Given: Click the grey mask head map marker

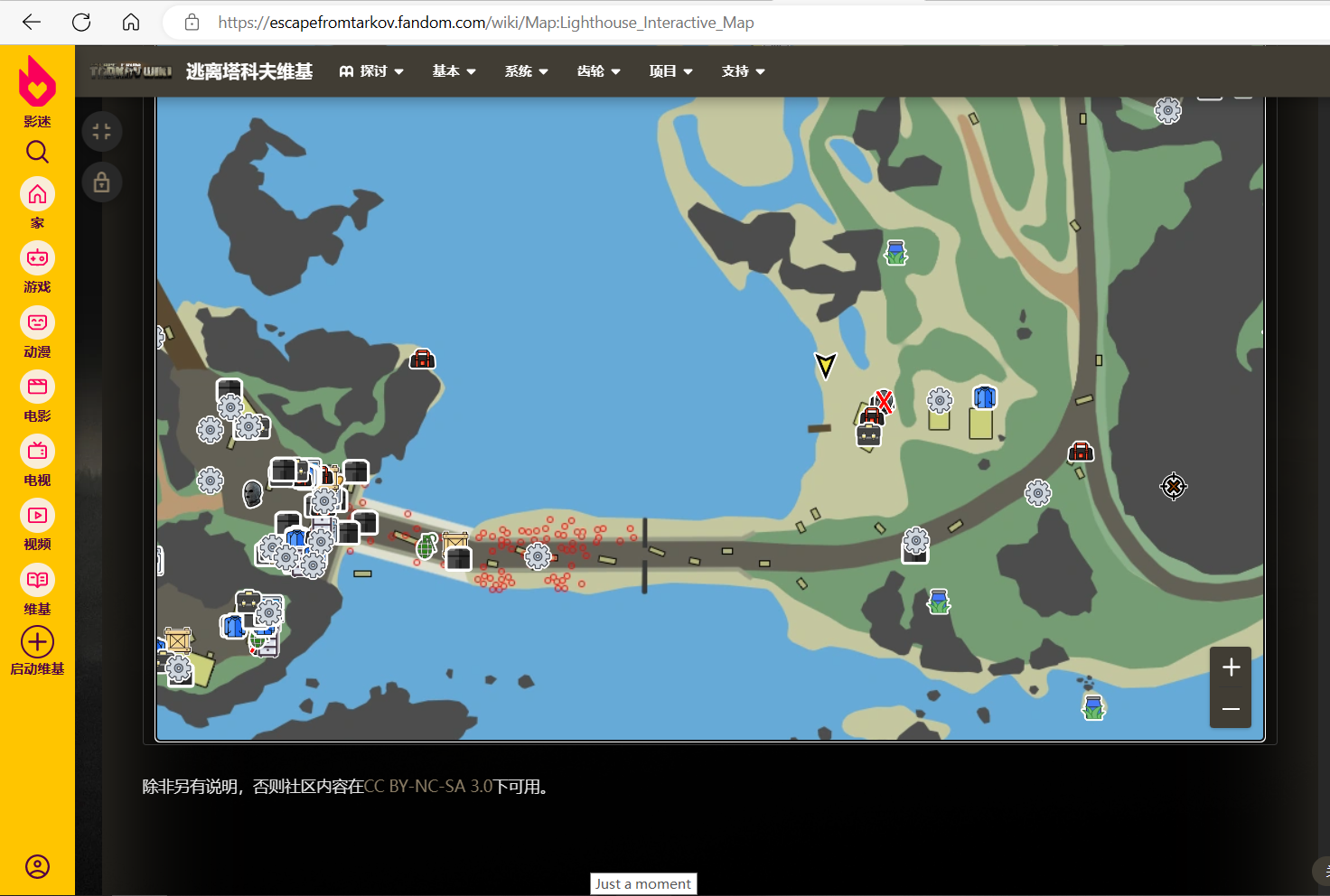Looking at the screenshot, I should pos(253,493).
